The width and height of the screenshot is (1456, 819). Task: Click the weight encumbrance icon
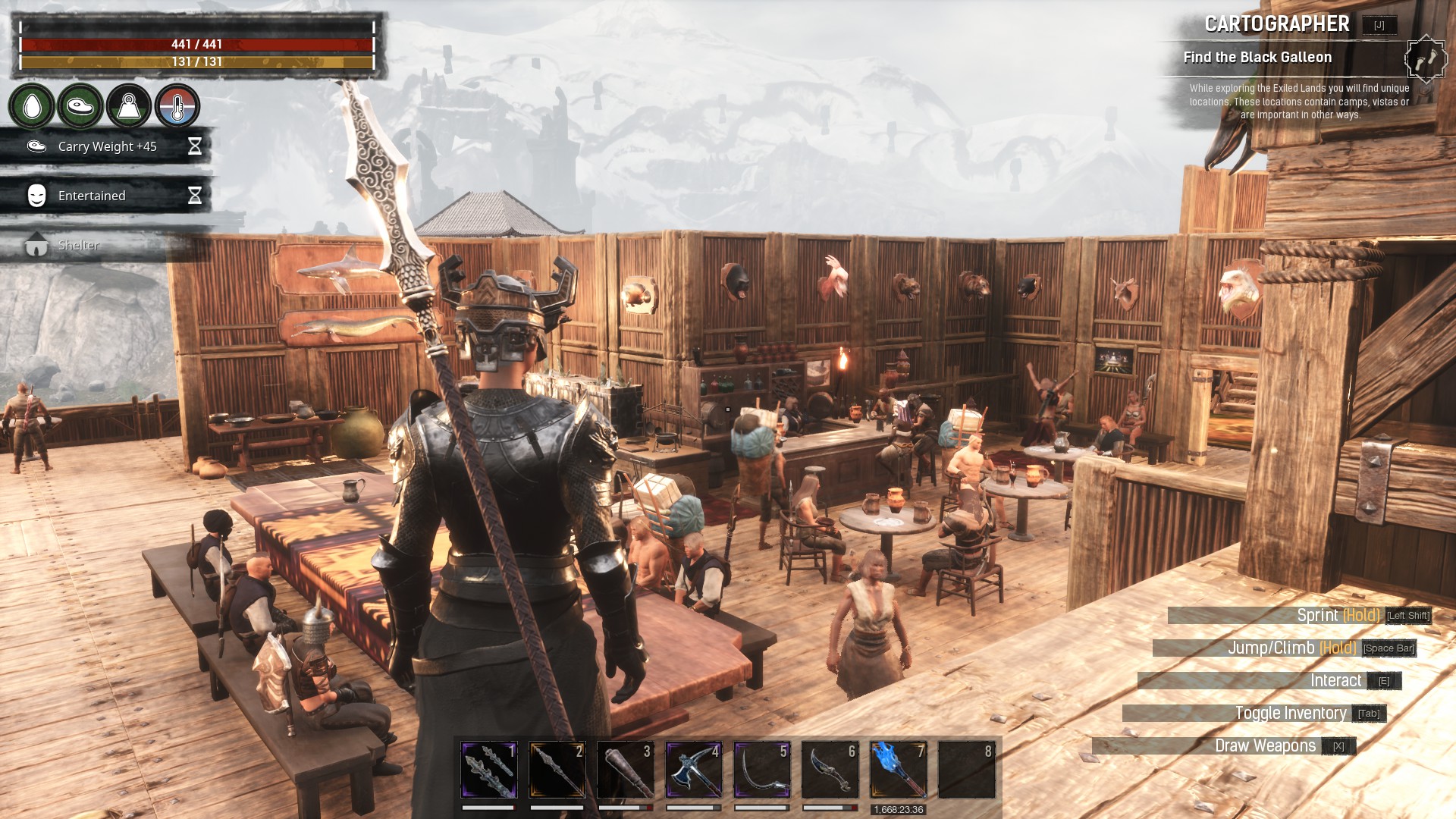[128, 106]
